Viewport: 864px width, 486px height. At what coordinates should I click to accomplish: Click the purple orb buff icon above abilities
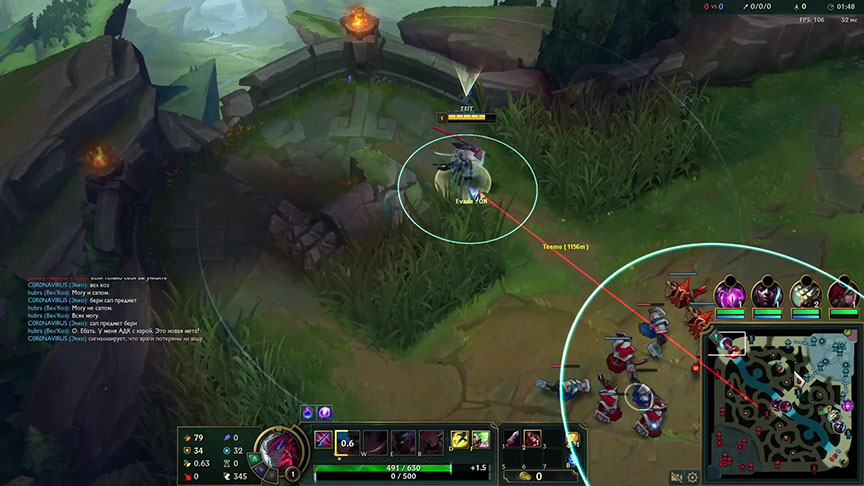324,412
